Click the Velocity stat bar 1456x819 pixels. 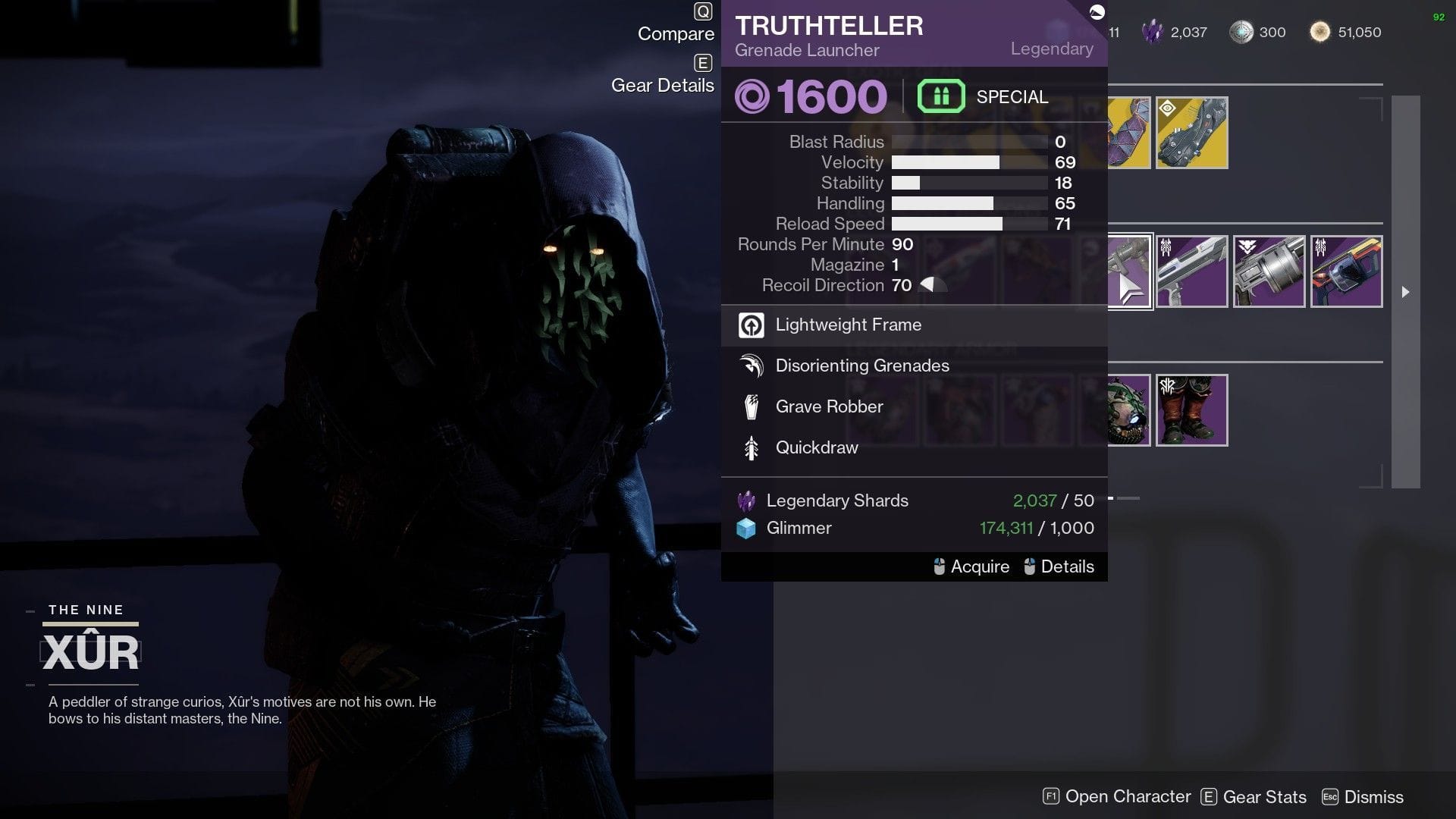[x=946, y=162]
